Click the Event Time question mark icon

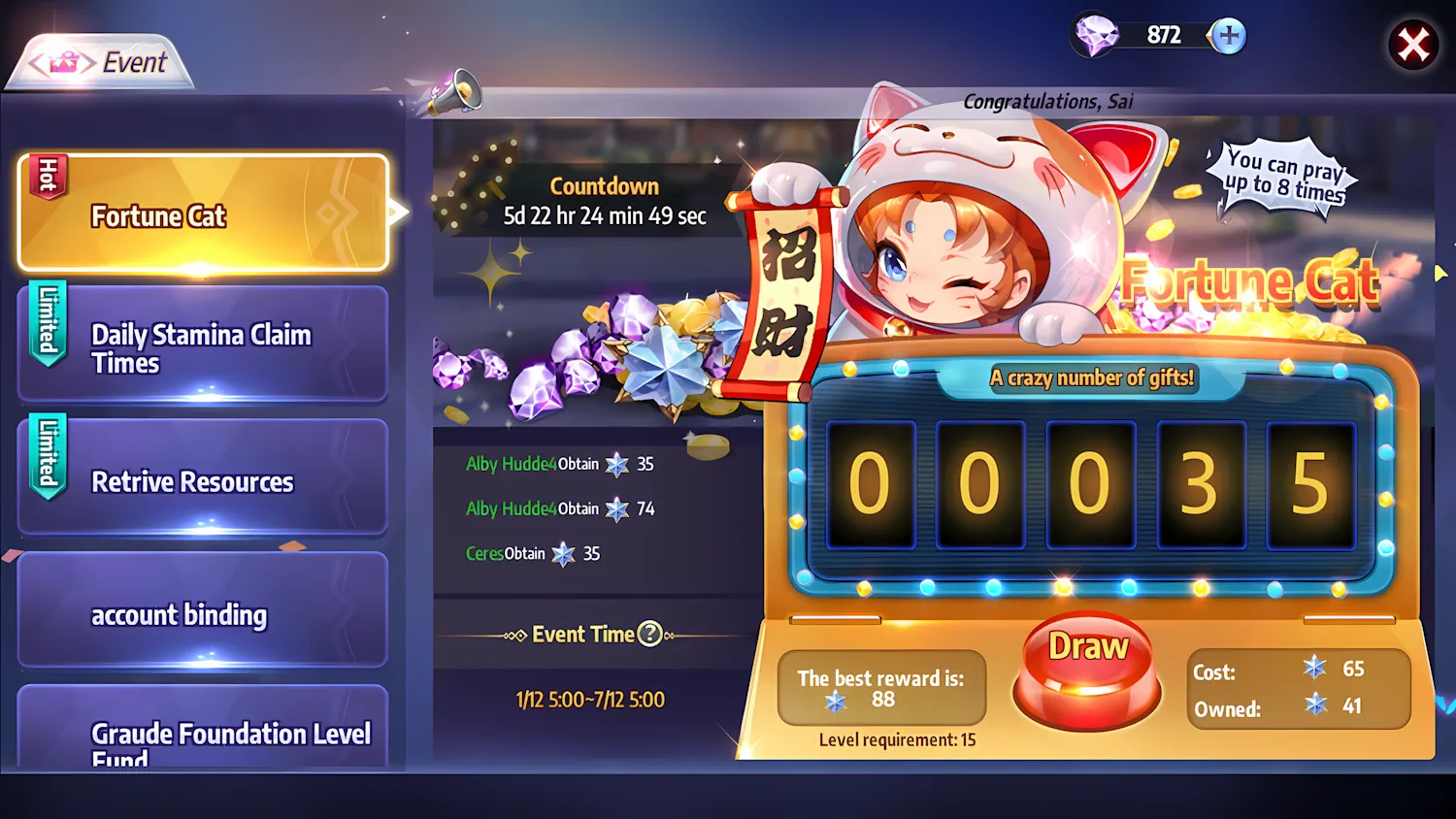click(x=648, y=634)
